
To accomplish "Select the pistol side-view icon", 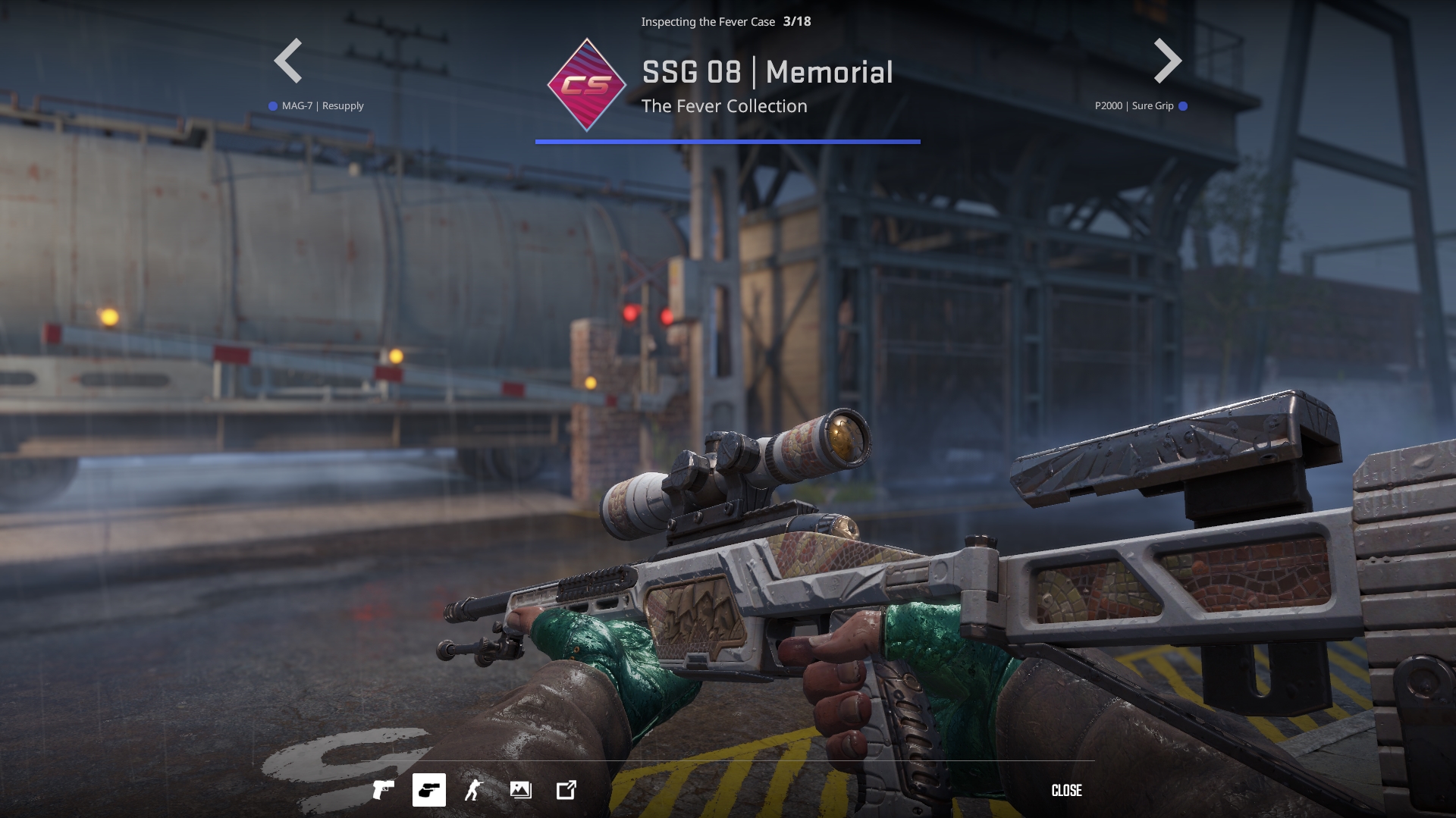I will coord(383,790).
